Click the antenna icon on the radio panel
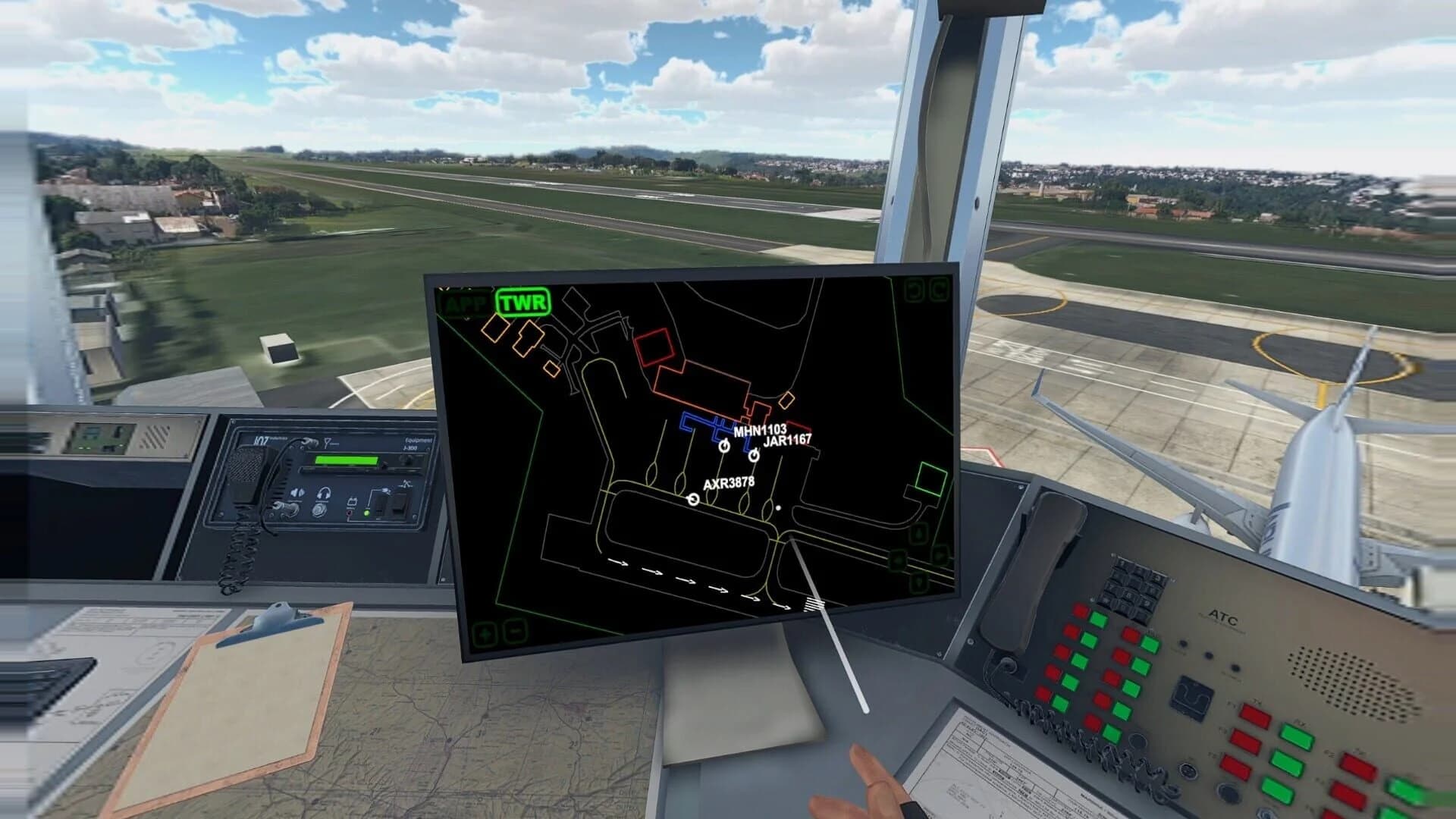The width and height of the screenshot is (1456, 819). (x=328, y=442)
